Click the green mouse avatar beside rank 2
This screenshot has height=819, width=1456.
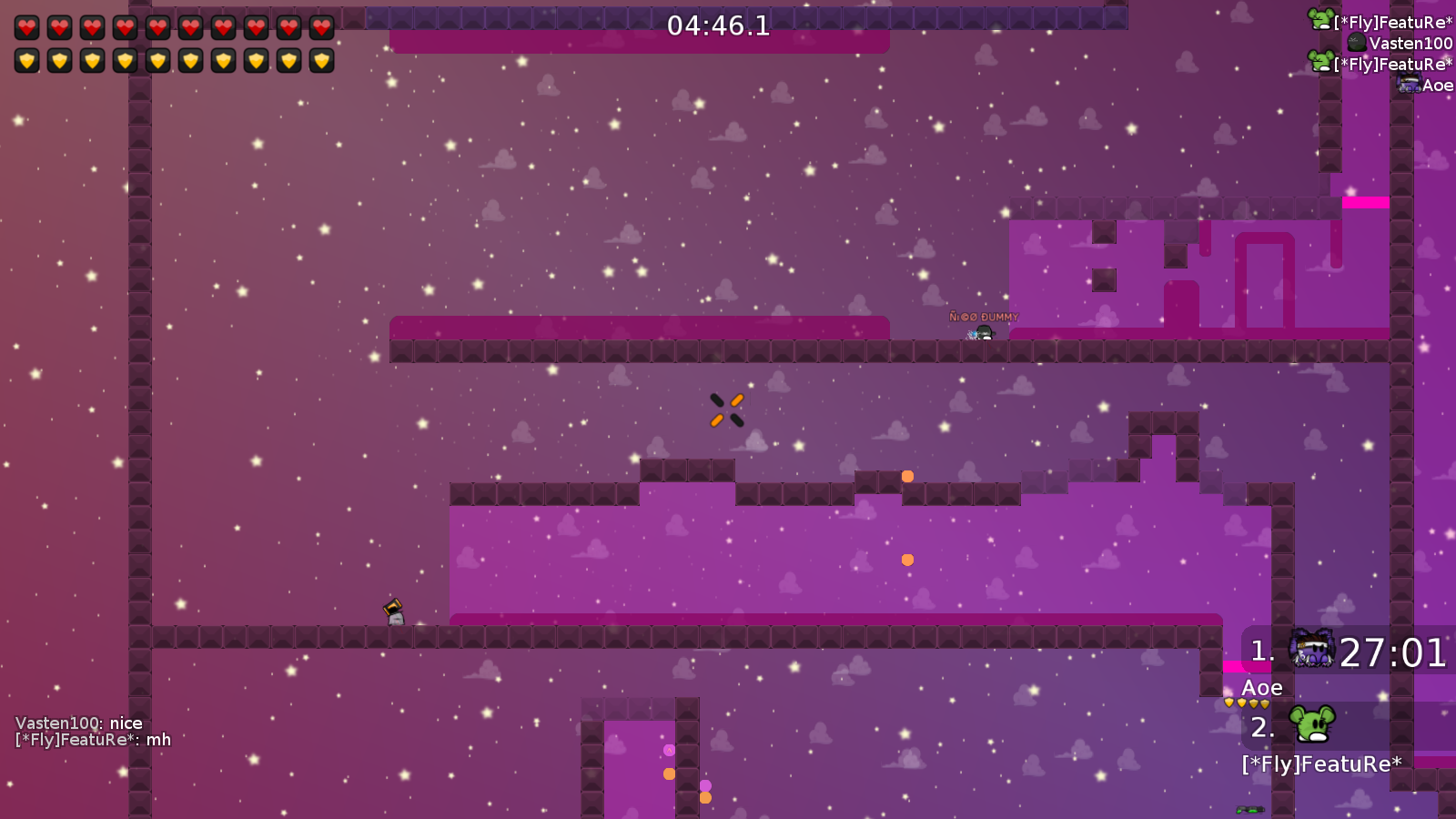pyautogui.click(x=1310, y=723)
